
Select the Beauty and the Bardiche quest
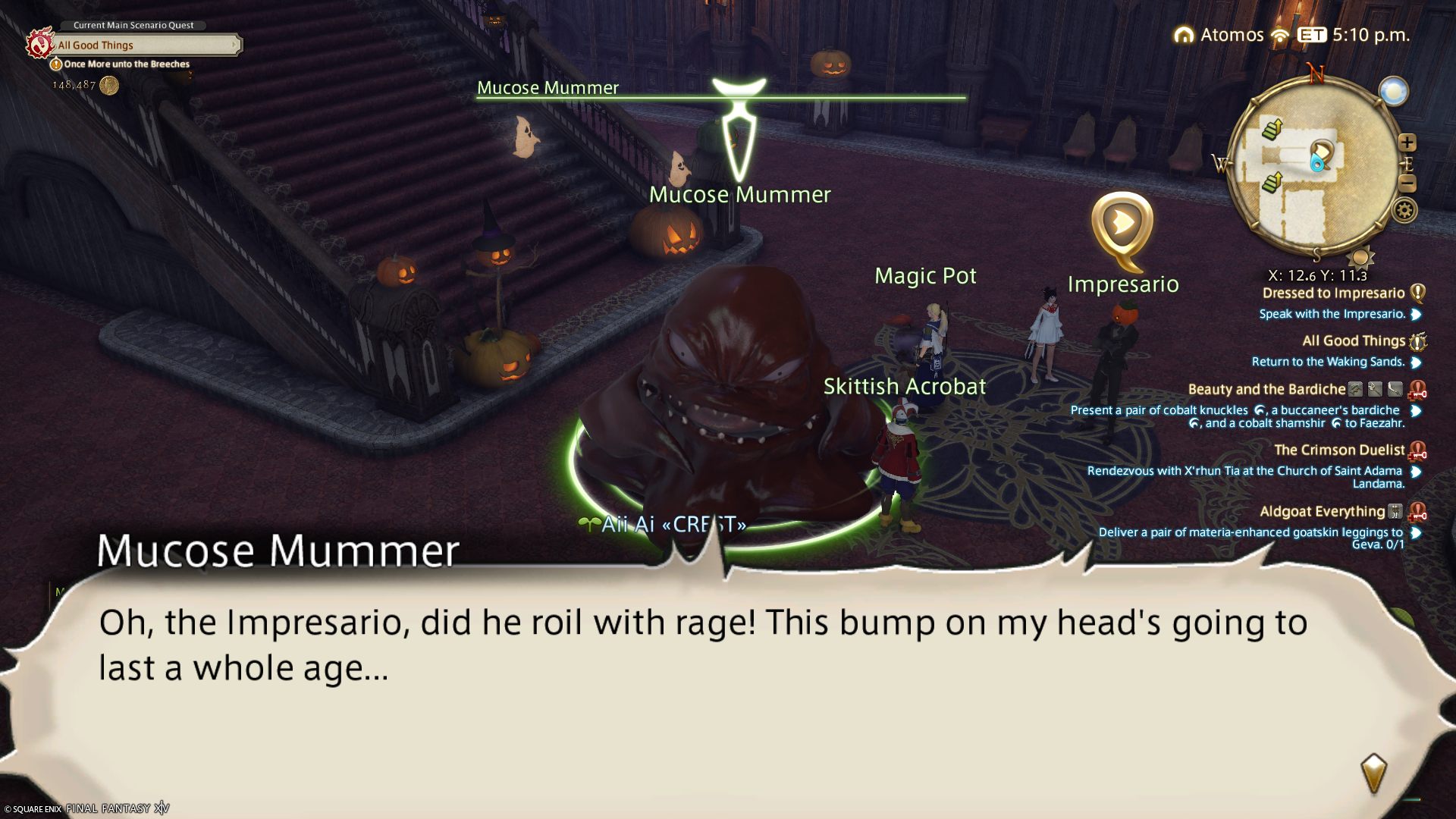(1266, 390)
